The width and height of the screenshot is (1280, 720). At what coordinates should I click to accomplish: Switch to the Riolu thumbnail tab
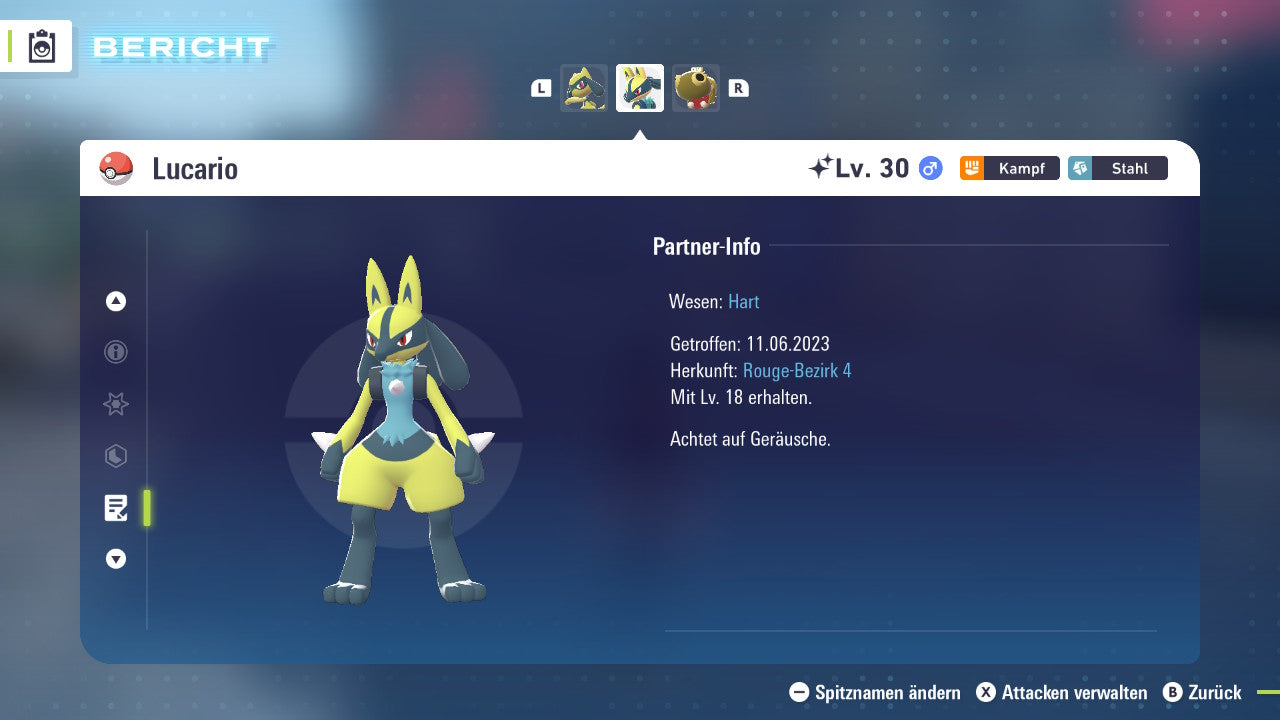click(584, 87)
